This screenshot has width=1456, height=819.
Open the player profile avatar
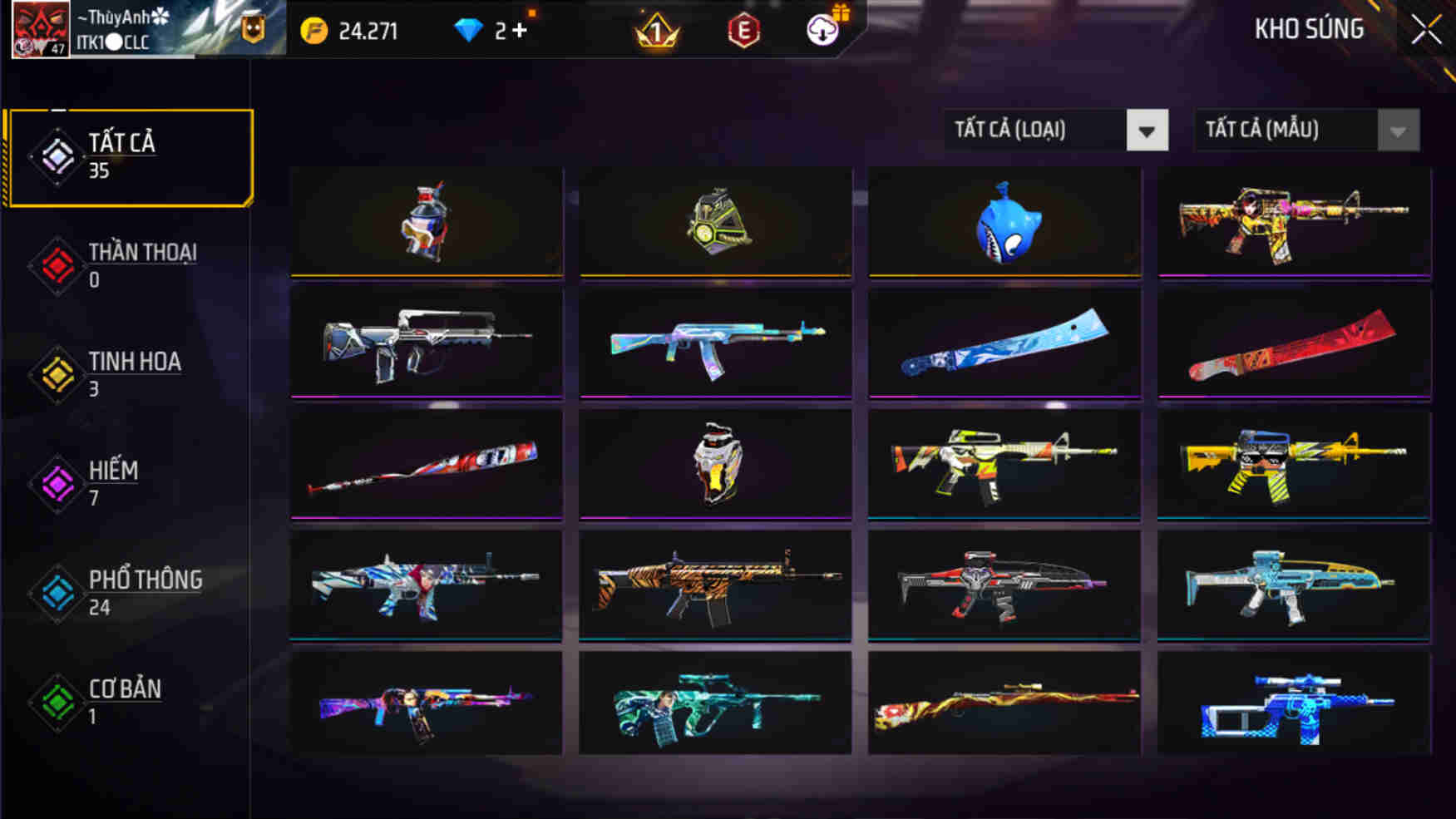pyautogui.click(x=40, y=29)
